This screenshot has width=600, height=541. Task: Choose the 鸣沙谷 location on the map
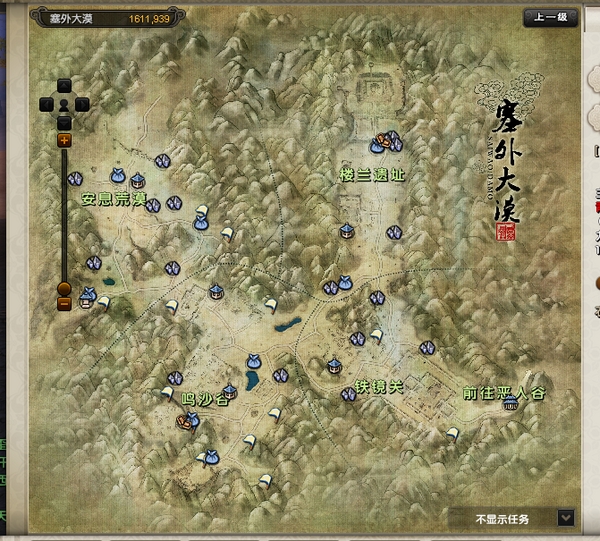[x=205, y=398]
